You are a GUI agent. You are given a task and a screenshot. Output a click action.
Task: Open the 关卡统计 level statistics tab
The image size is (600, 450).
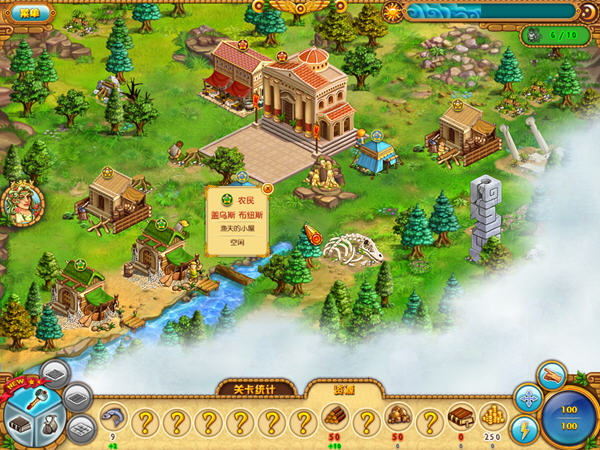click(x=257, y=389)
